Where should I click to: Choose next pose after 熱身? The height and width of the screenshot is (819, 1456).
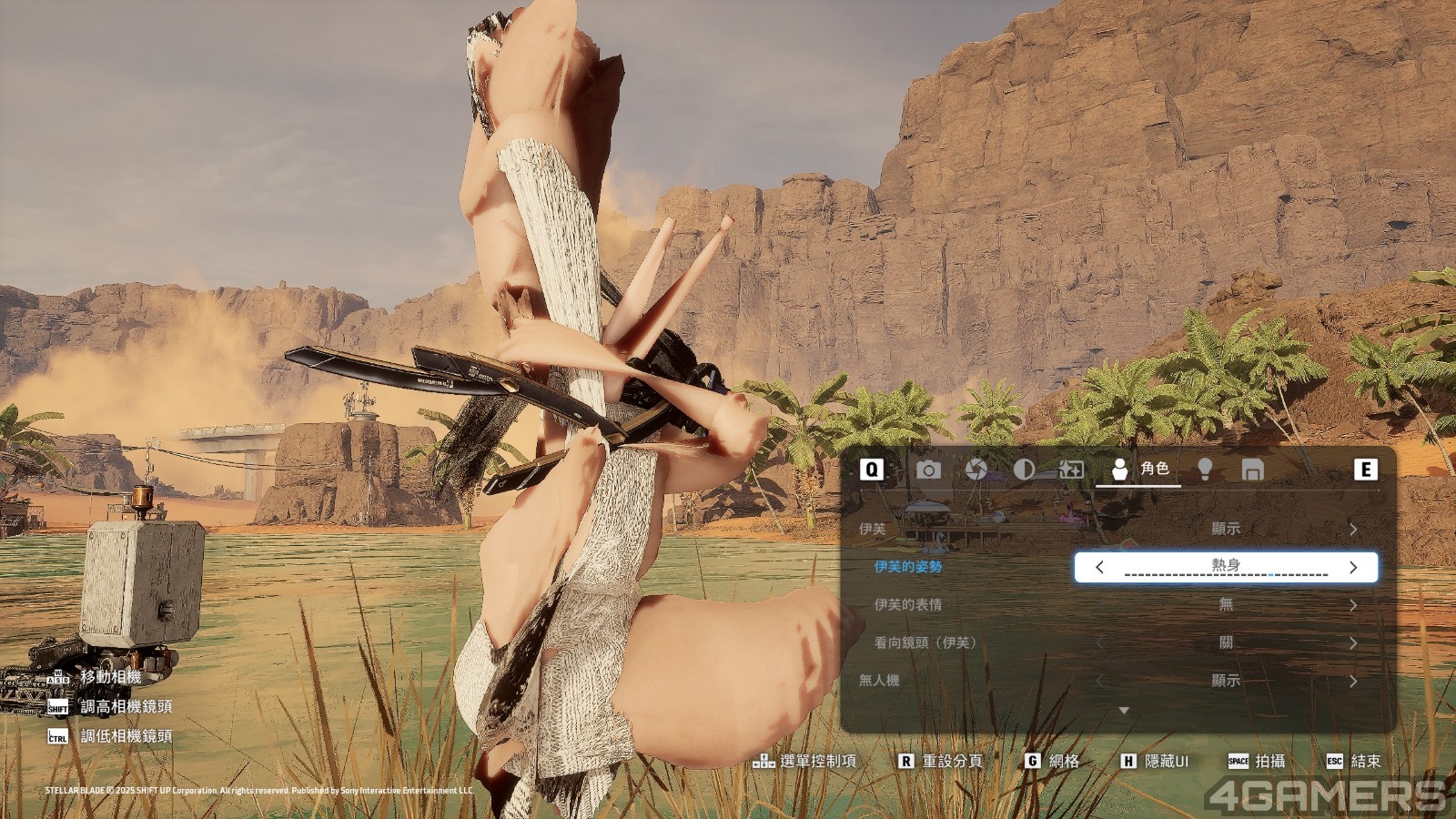click(1353, 567)
